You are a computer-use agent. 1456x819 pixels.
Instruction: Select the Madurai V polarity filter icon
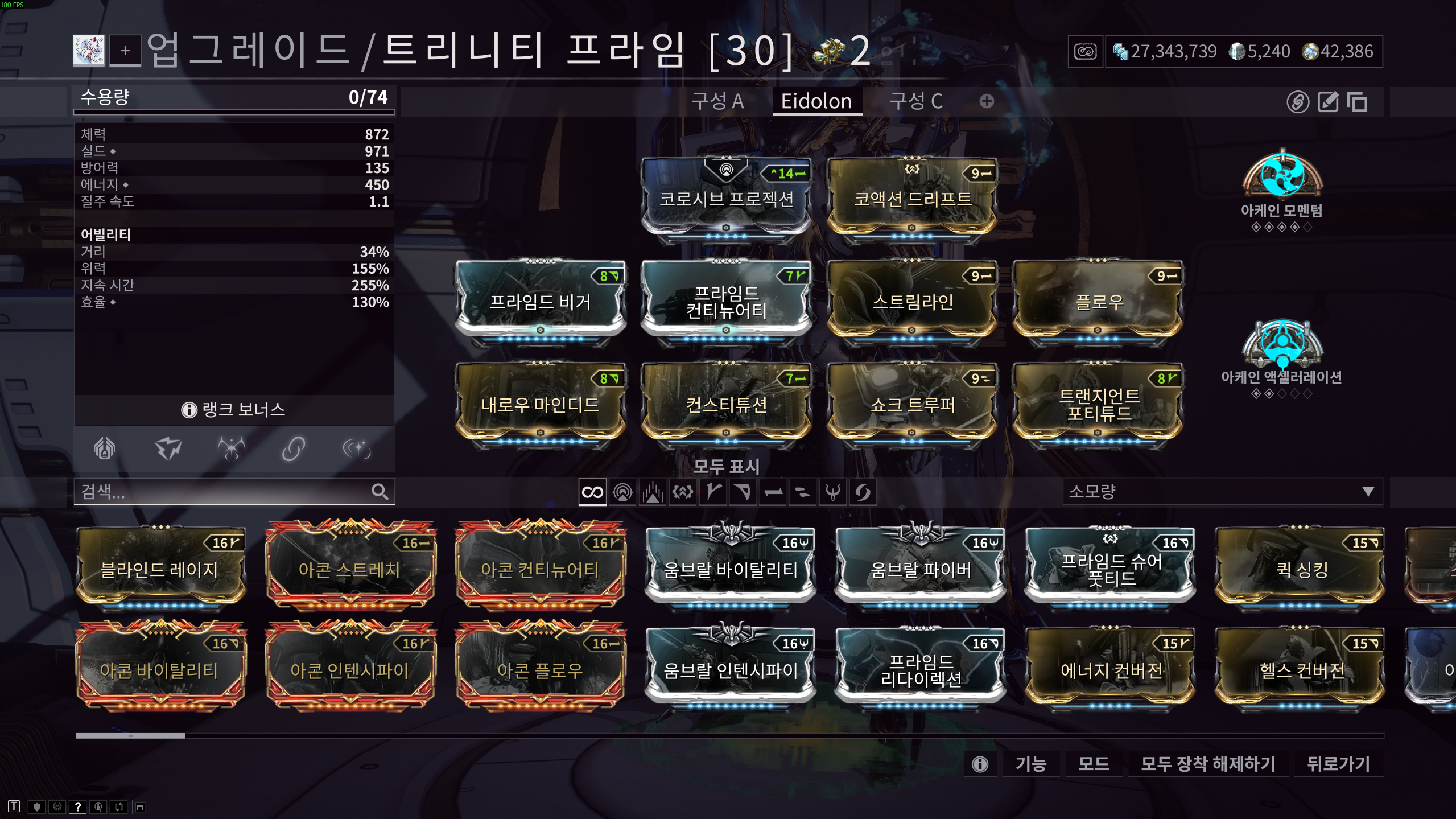pyautogui.click(x=713, y=492)
